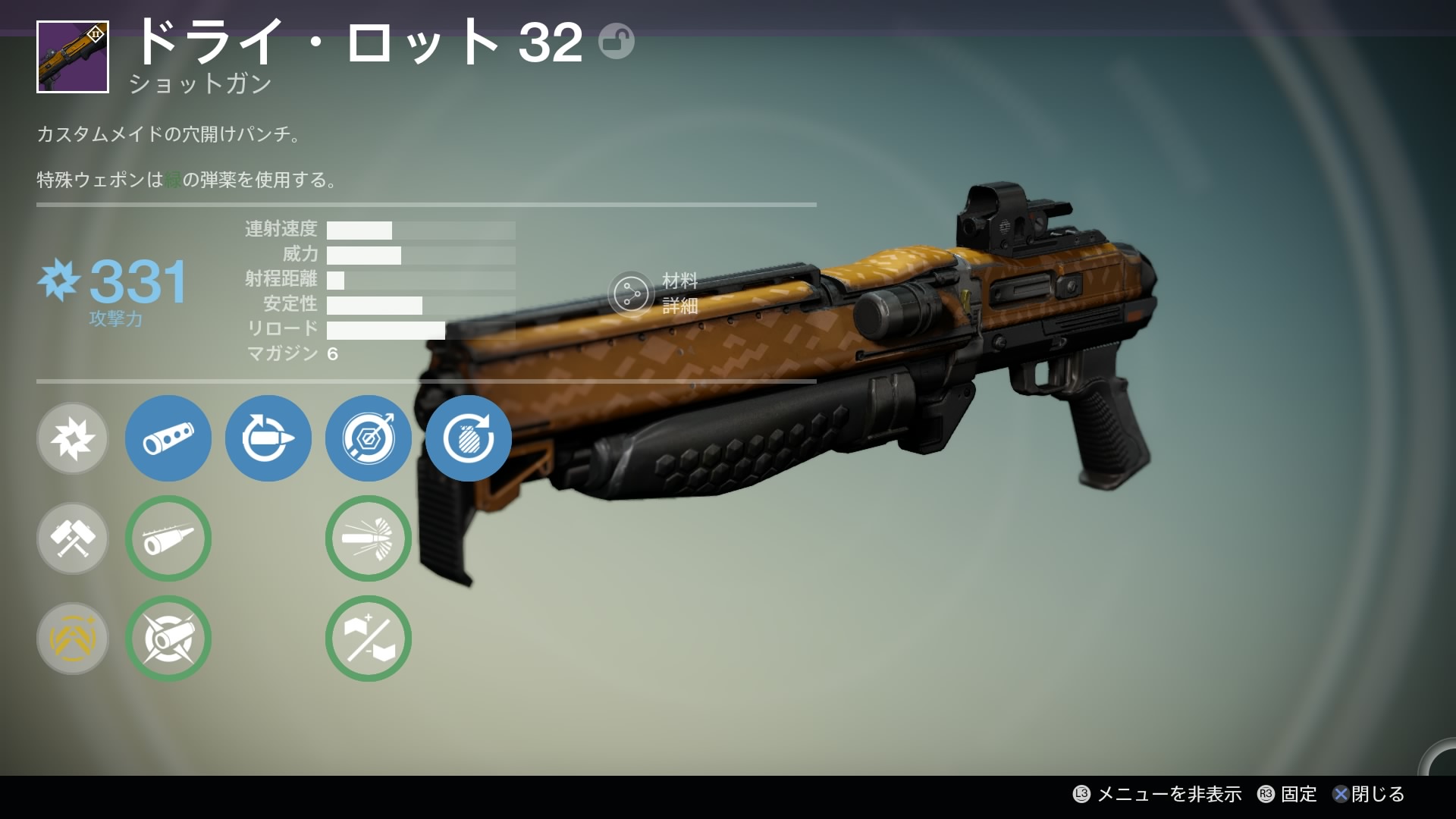
Task: Select the target arrow perk node
Action: point(369,438)
